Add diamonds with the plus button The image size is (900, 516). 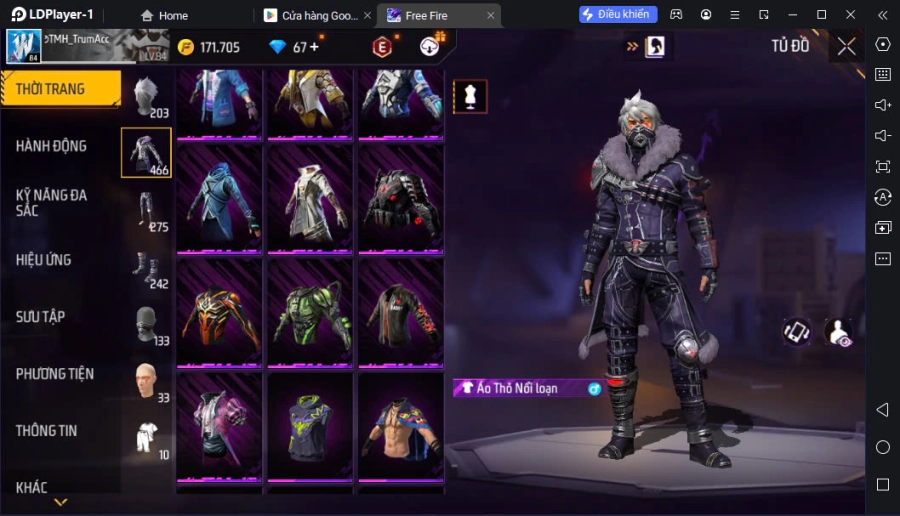tap(314, 47)
